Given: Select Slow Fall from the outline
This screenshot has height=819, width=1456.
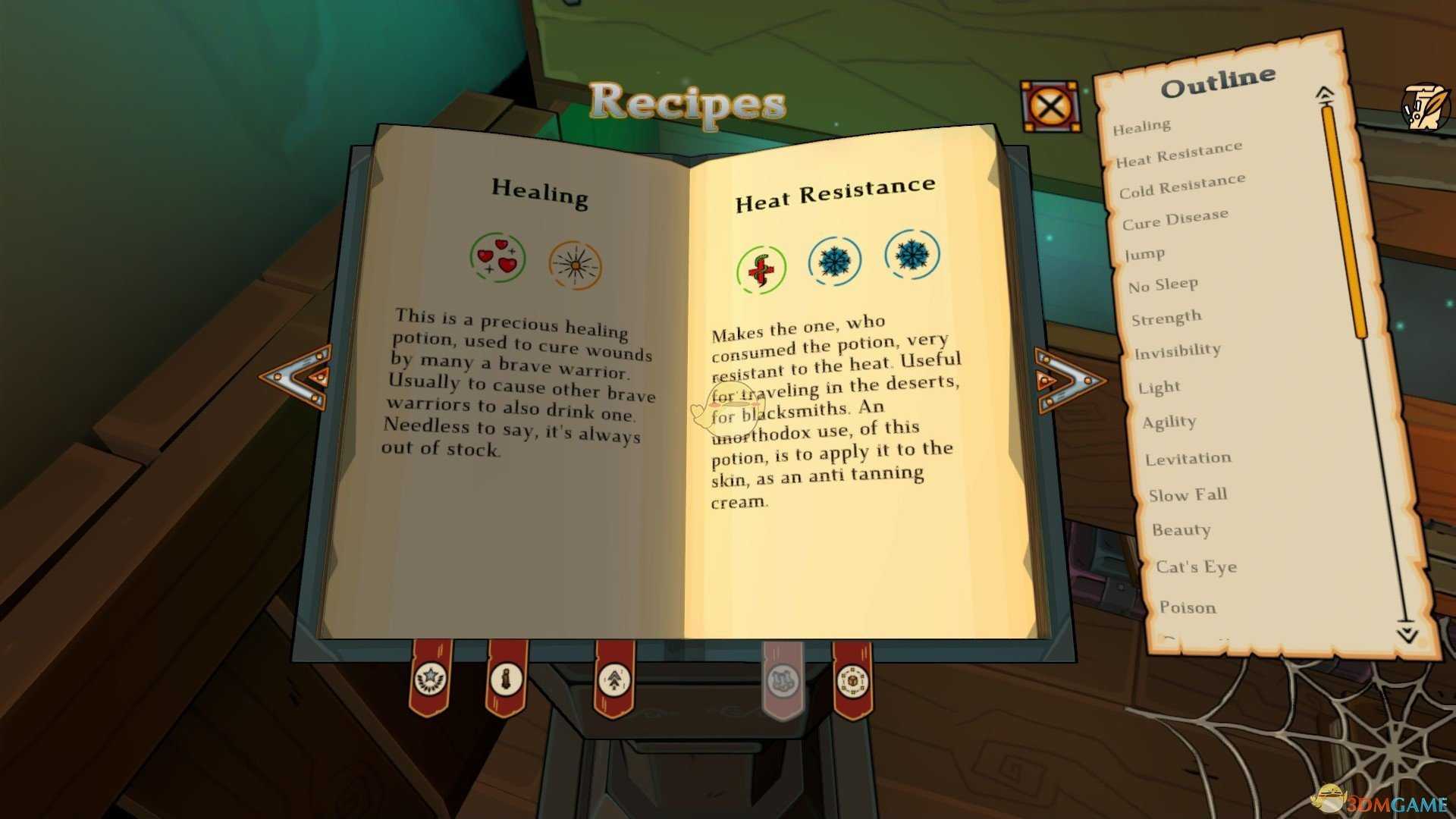Looking at the screenshot, I should click(x=1187, y=495).
